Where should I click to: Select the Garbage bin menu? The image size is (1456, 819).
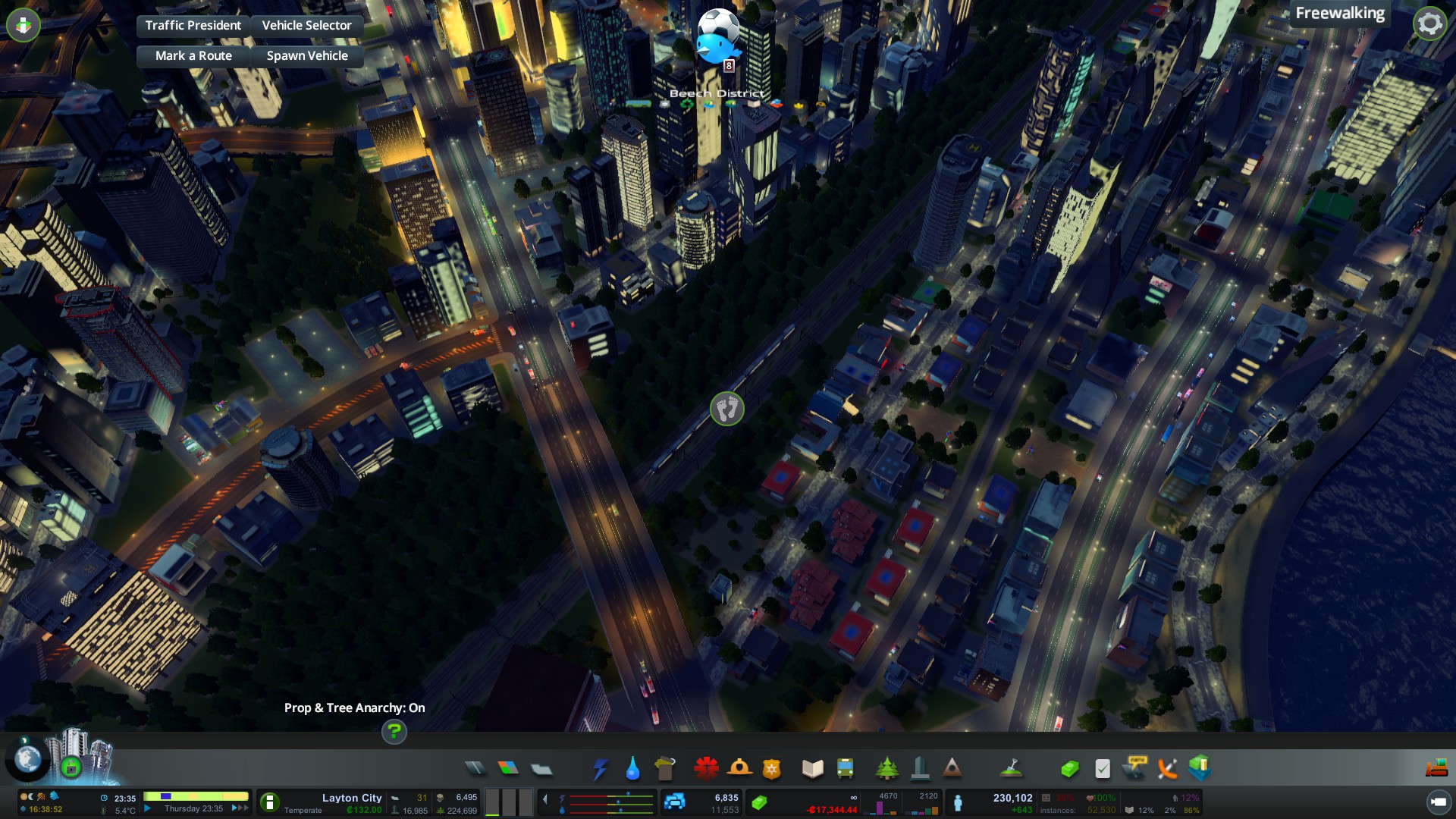coord(664,769)
